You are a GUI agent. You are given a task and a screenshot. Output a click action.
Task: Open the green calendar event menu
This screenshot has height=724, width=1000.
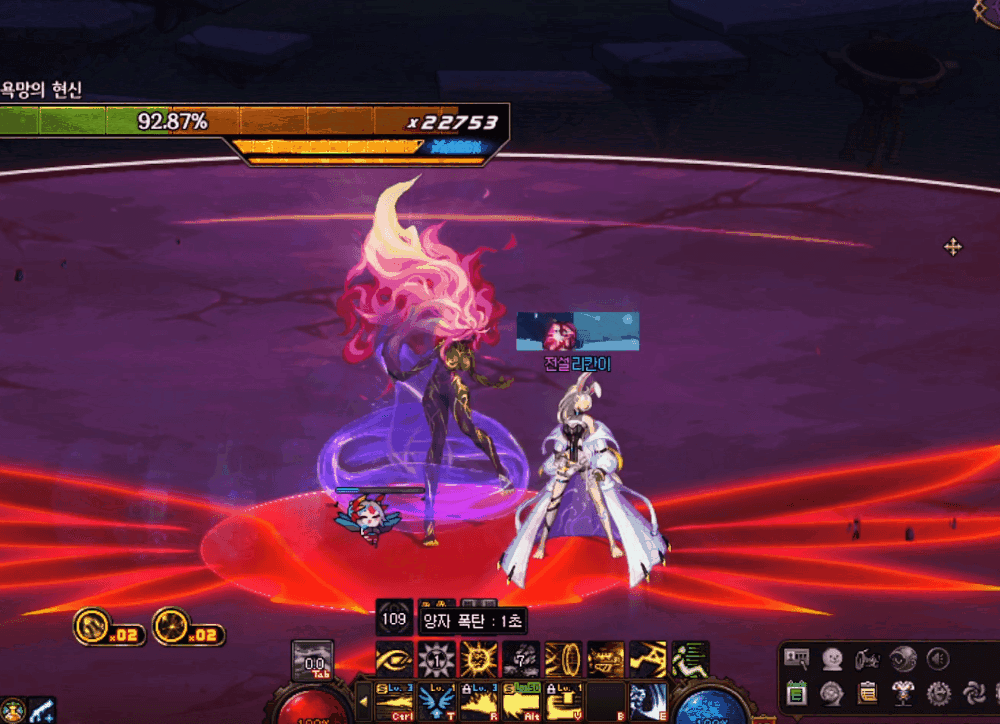[797, 691]
